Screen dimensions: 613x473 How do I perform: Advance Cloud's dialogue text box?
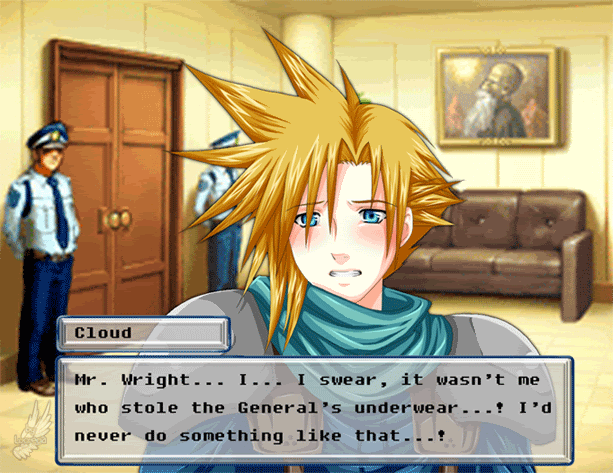(313, 410)
